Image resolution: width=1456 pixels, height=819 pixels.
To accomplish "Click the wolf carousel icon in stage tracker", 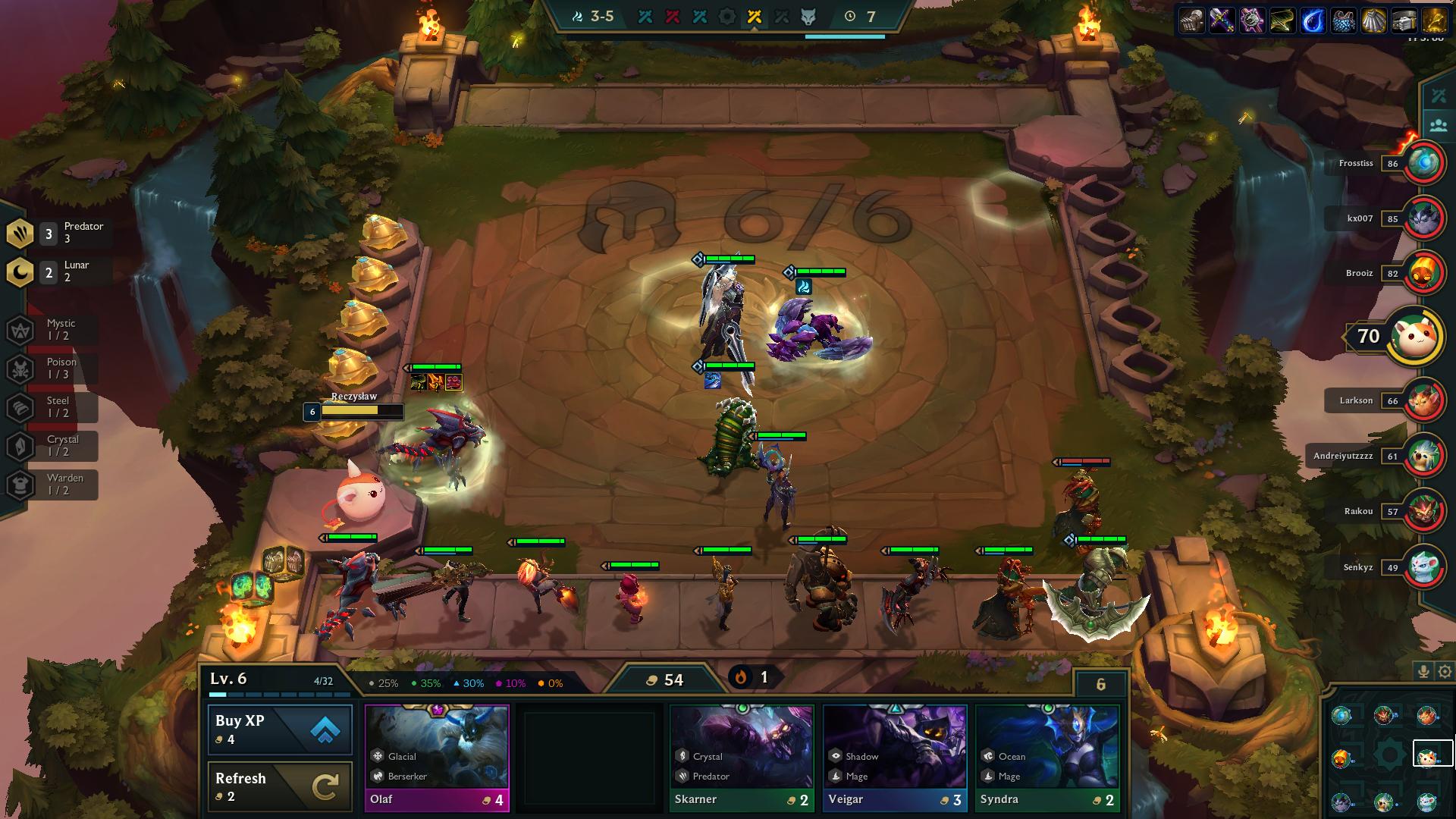I will pyautogui.click(x=808, y=17).
